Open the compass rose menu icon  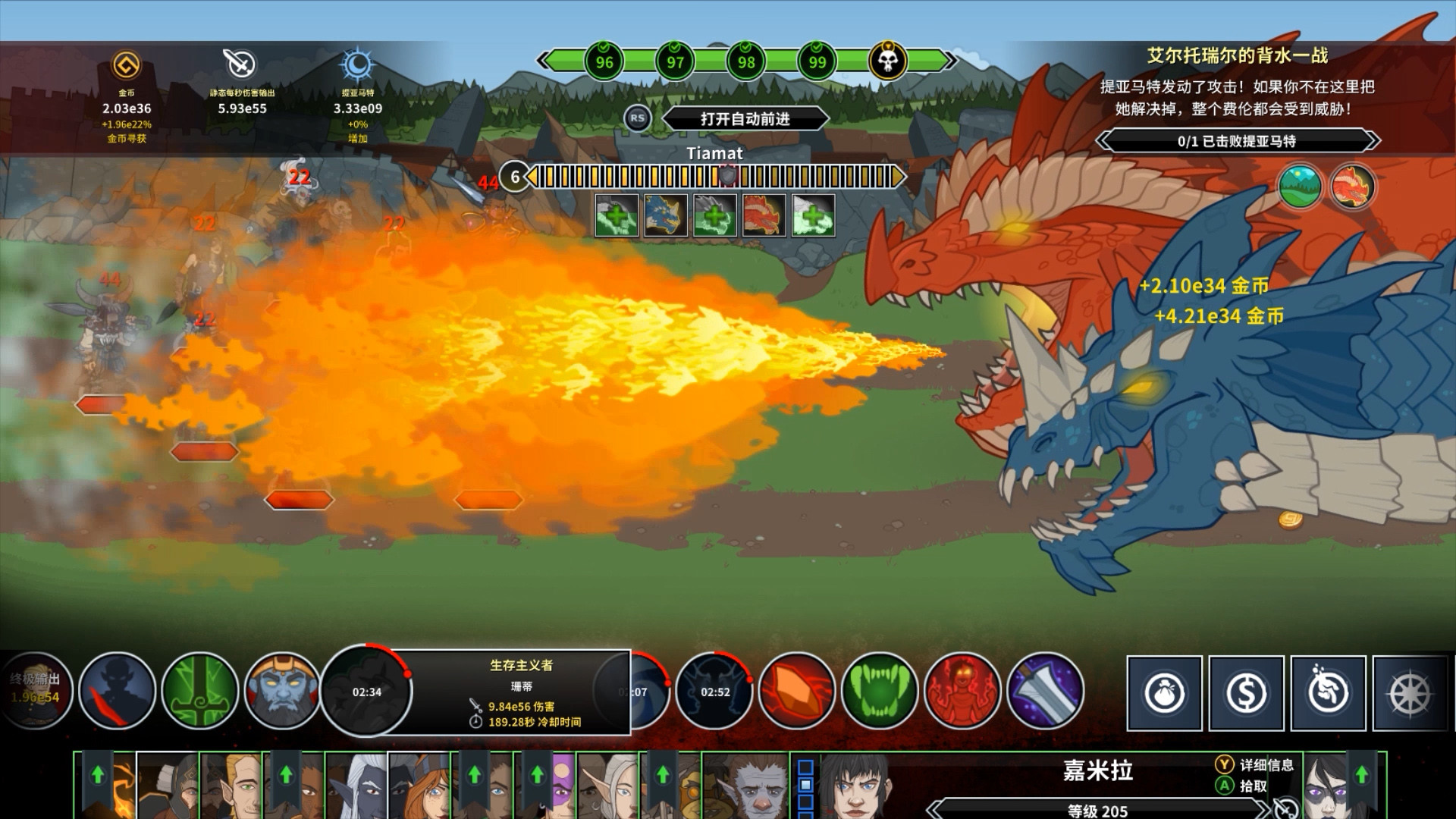(x=1411, y=692)
